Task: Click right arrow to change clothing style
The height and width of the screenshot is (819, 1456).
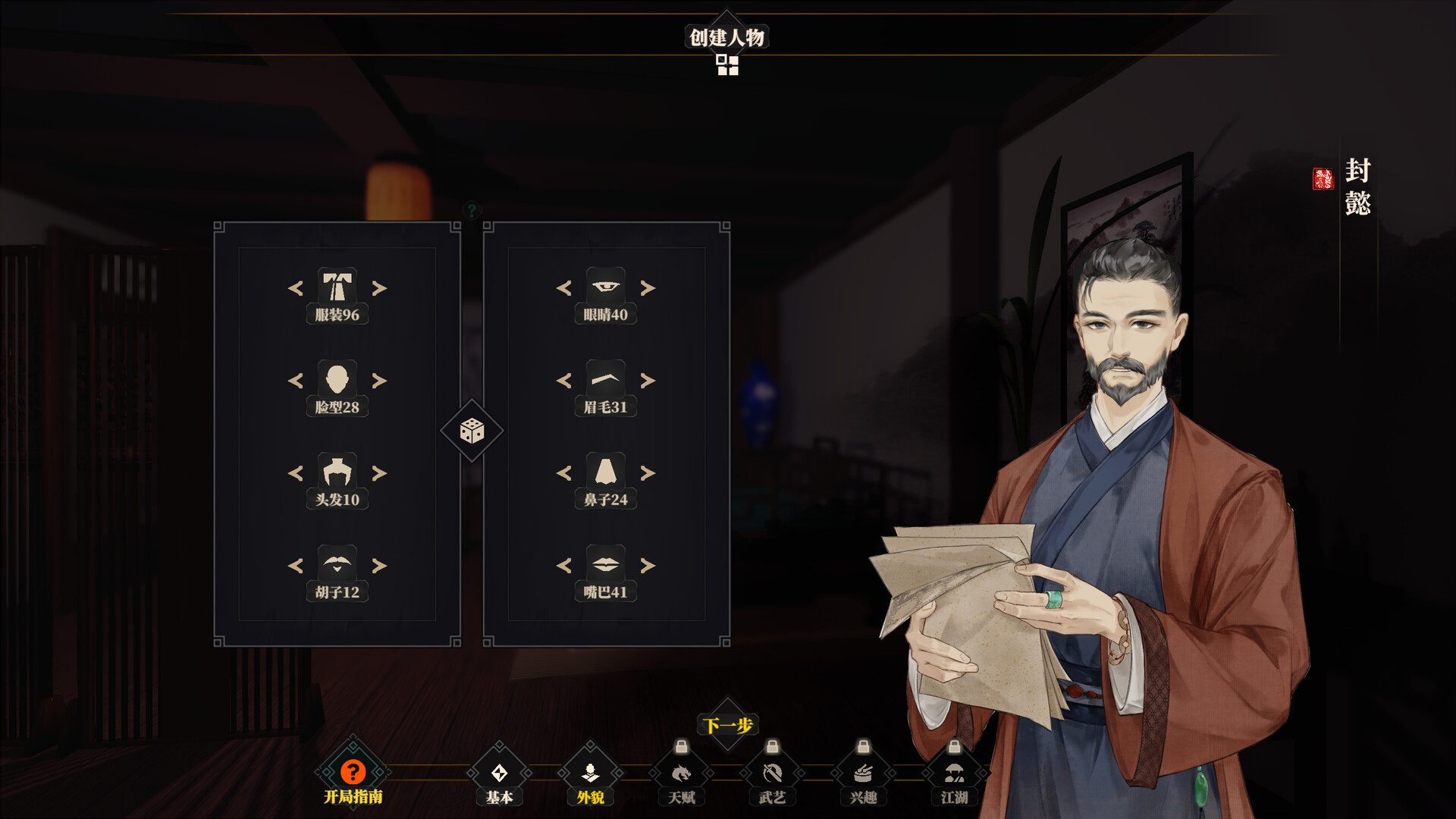Action: [x=379, y=289]
